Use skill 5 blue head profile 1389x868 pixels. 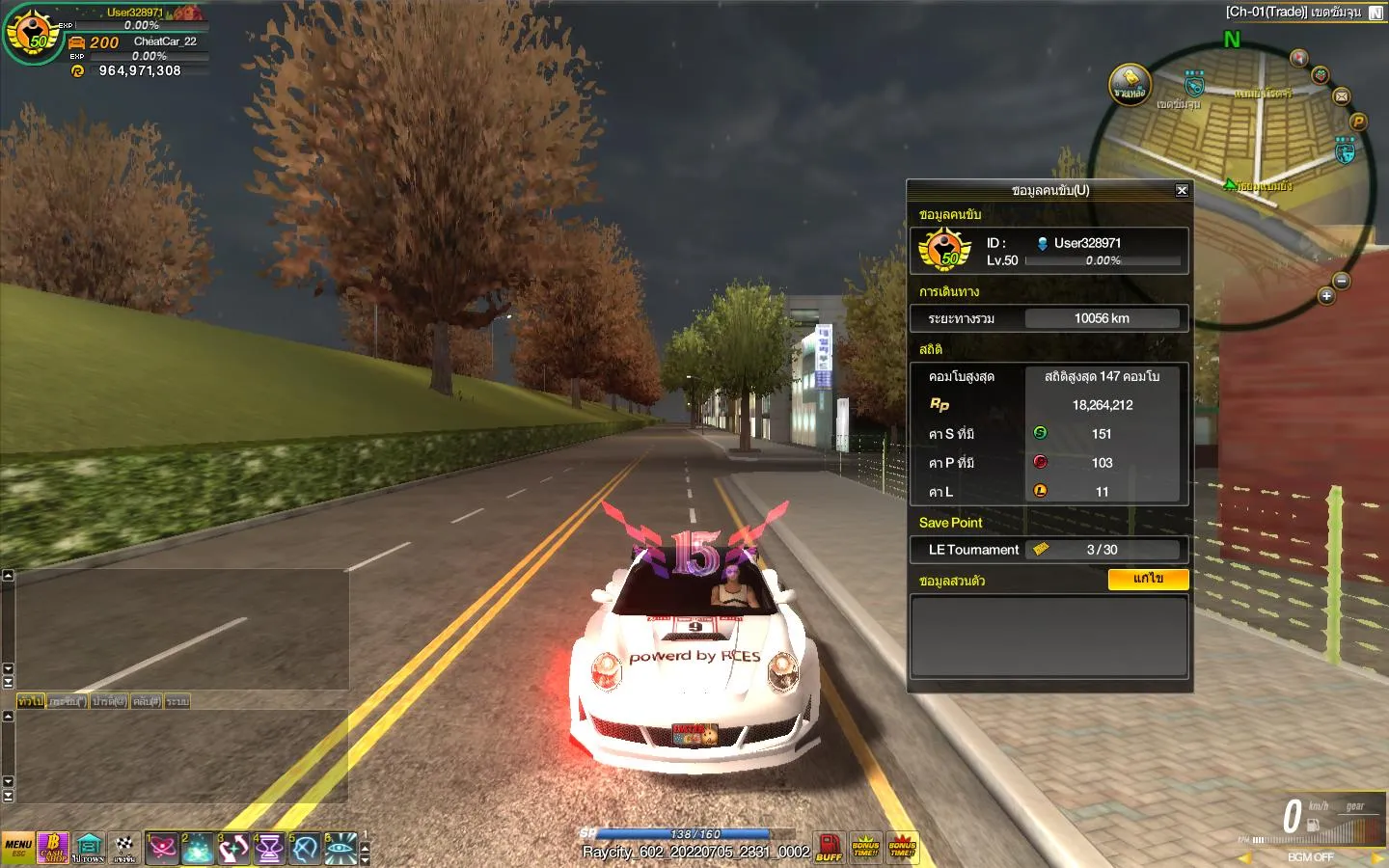click(305, 849)
